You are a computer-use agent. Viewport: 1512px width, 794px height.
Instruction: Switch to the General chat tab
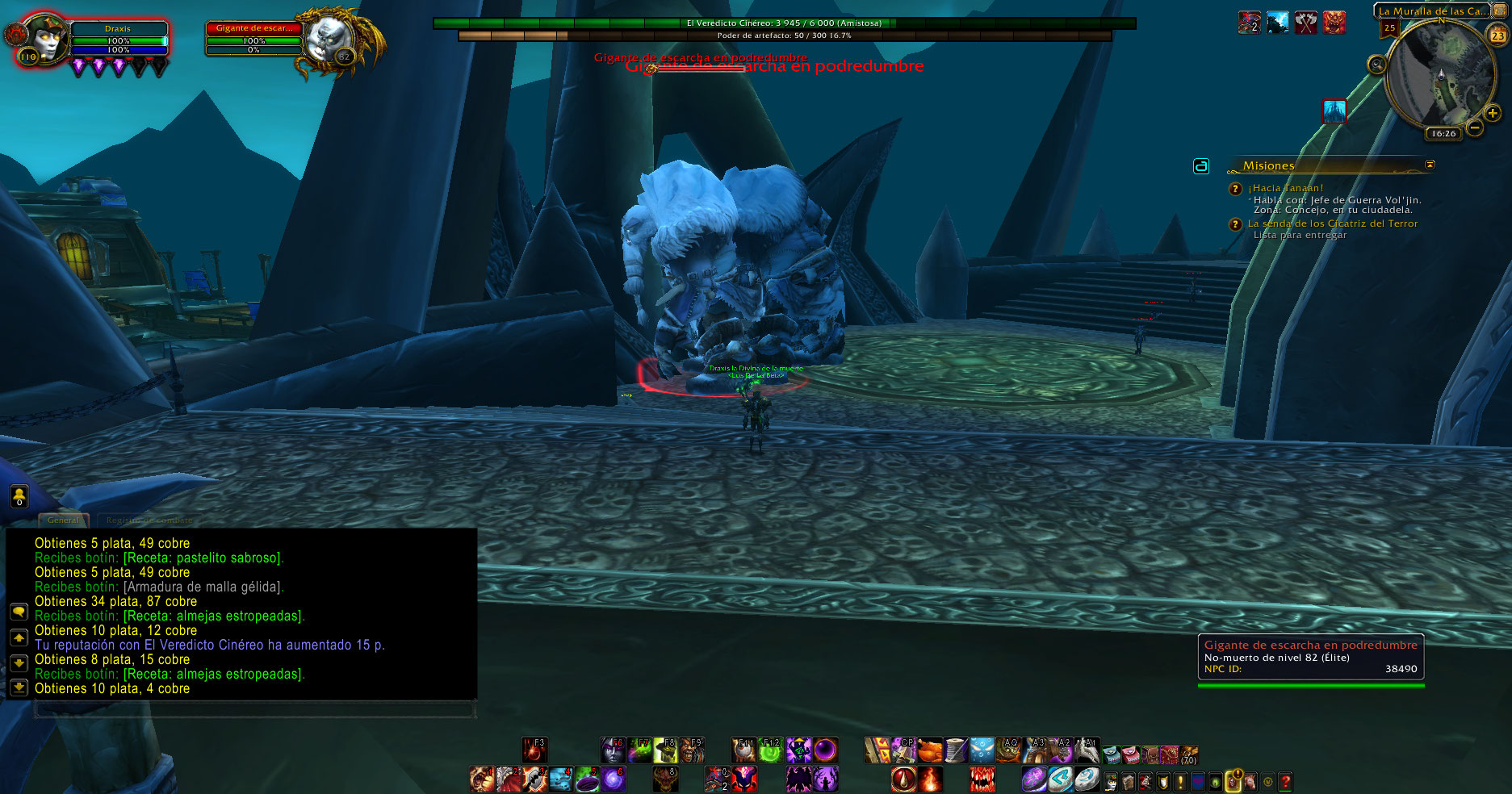pyautogui.click(x=63, y=520)
